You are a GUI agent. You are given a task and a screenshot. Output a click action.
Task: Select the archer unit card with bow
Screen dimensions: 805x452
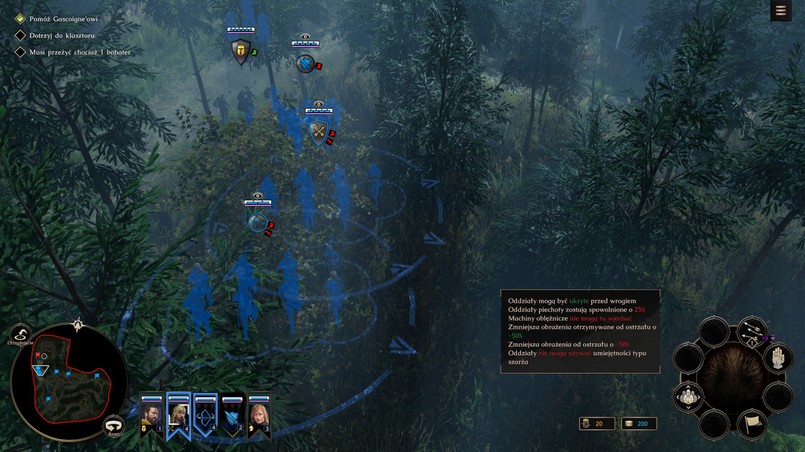point(205,413)
